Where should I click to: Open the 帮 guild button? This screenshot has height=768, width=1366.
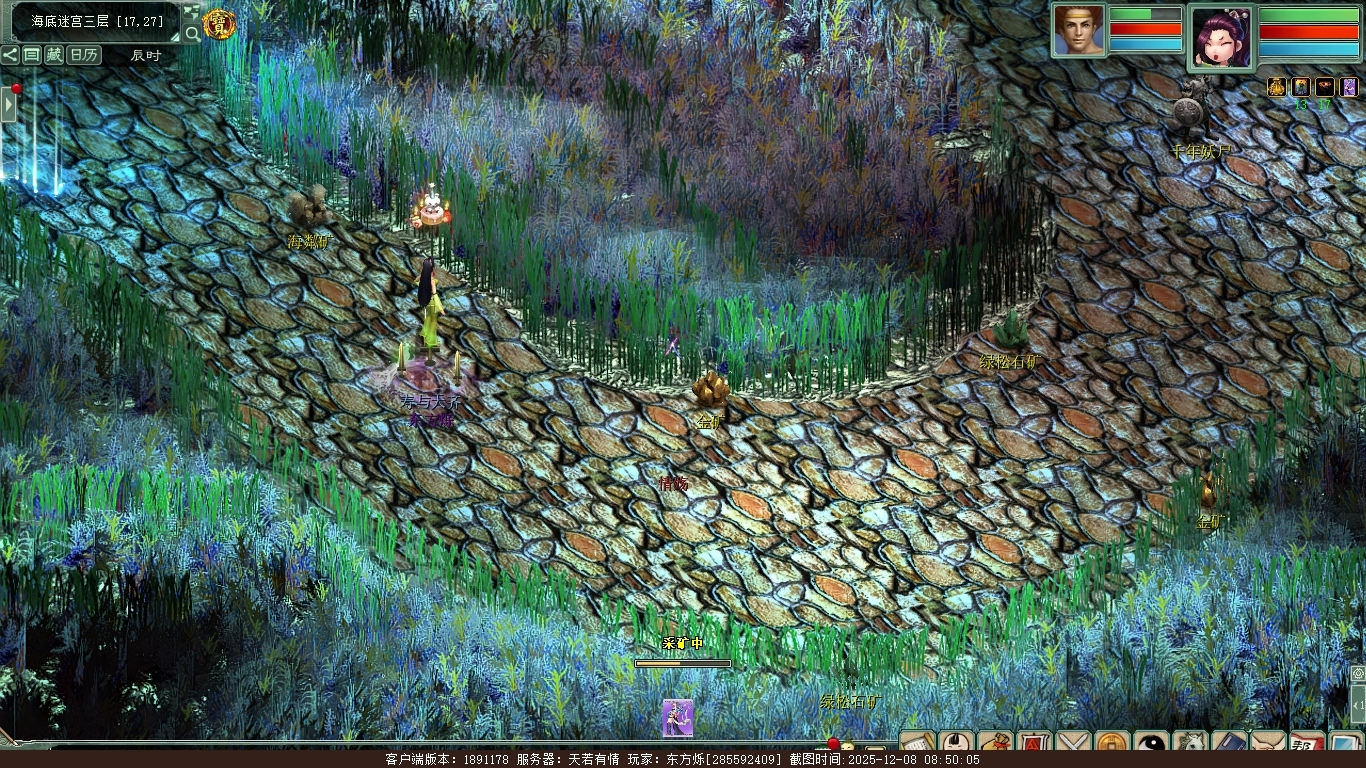pos(1306,745)
